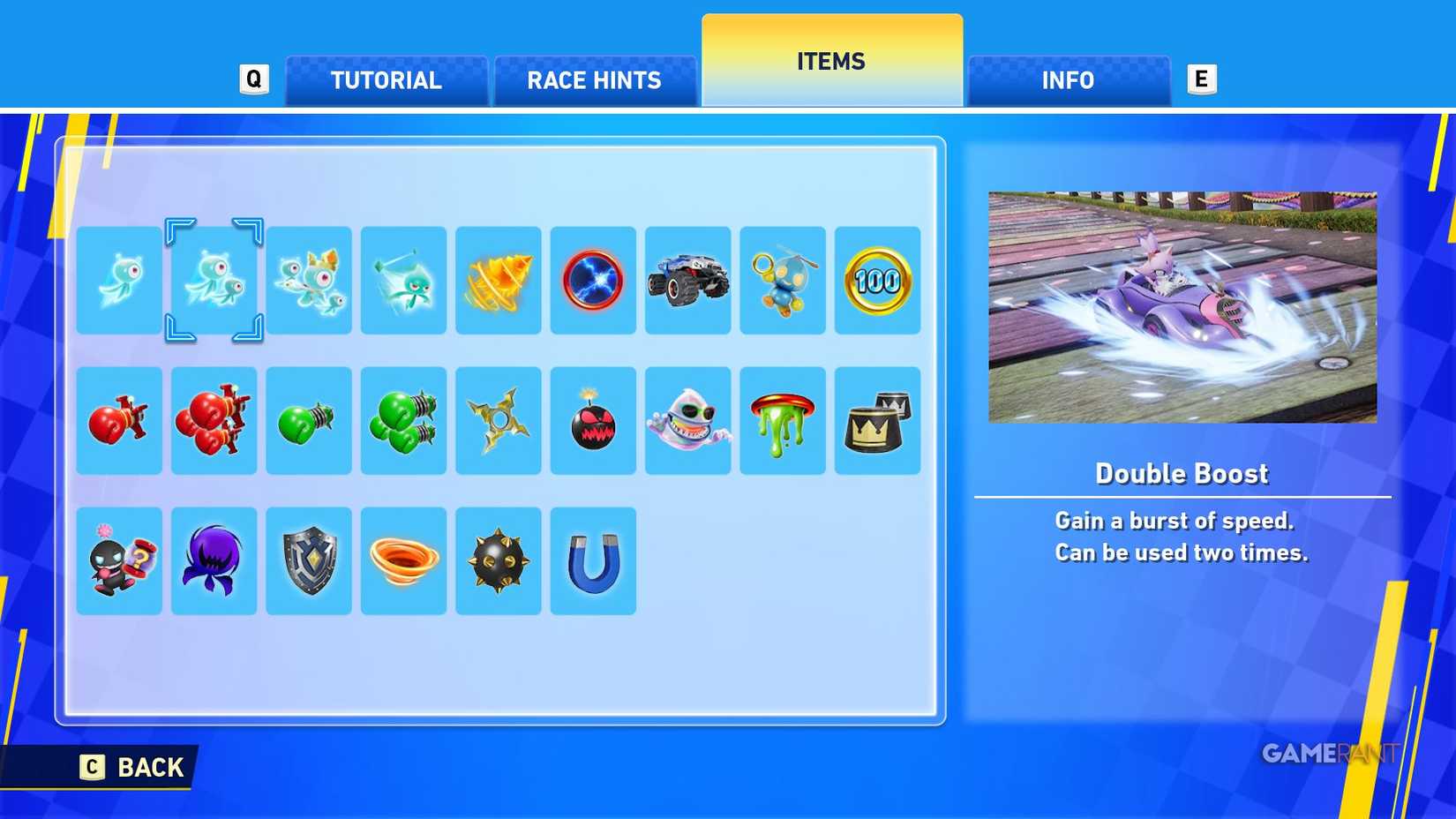Select the single Boost item icon
The height and width of the screenshot is (819, 1456).
[119, 281]
